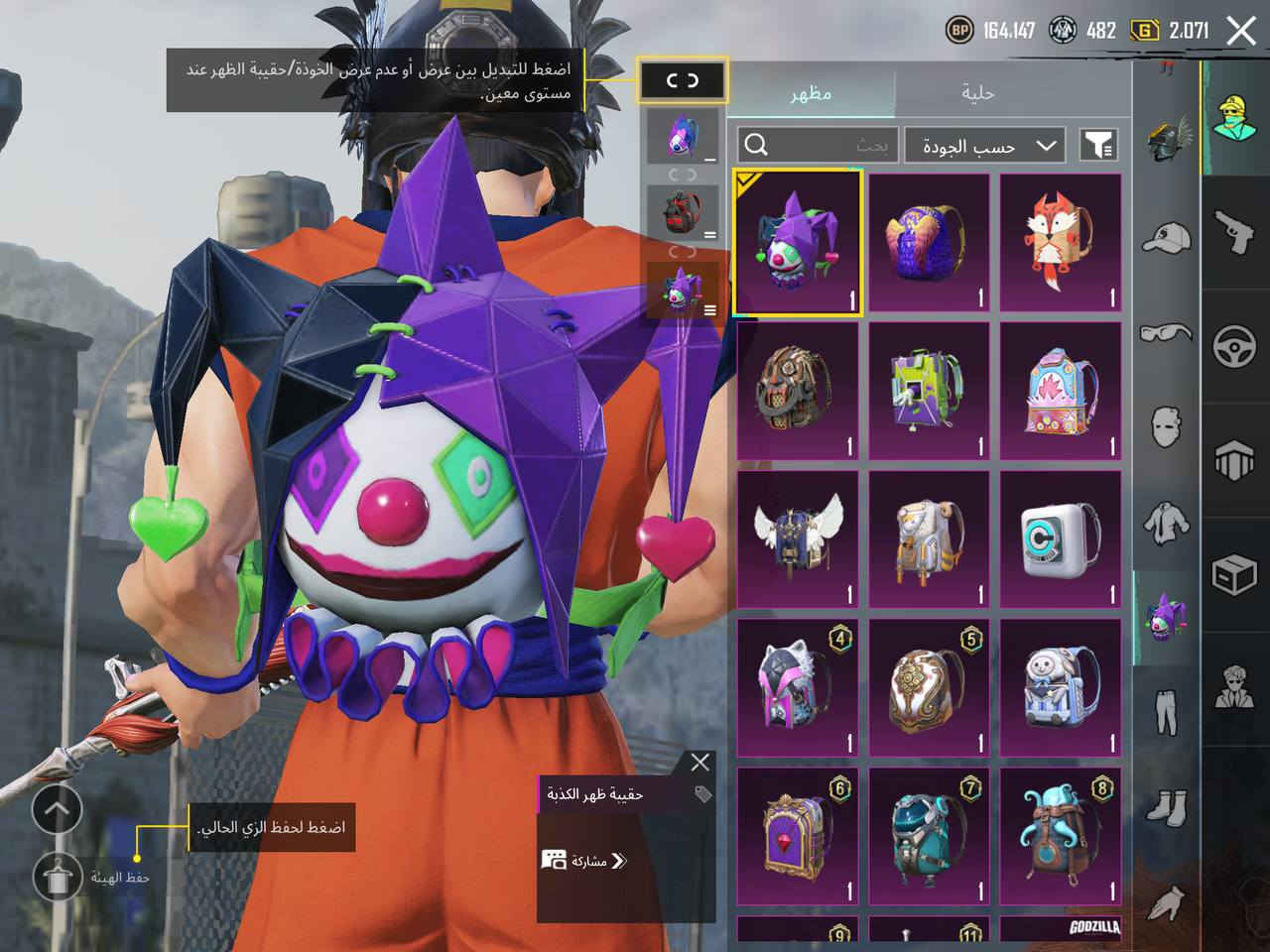Open the pistol weapons category
Image resolution: width=1270 pixels, height=952 pixels.
1235,230
